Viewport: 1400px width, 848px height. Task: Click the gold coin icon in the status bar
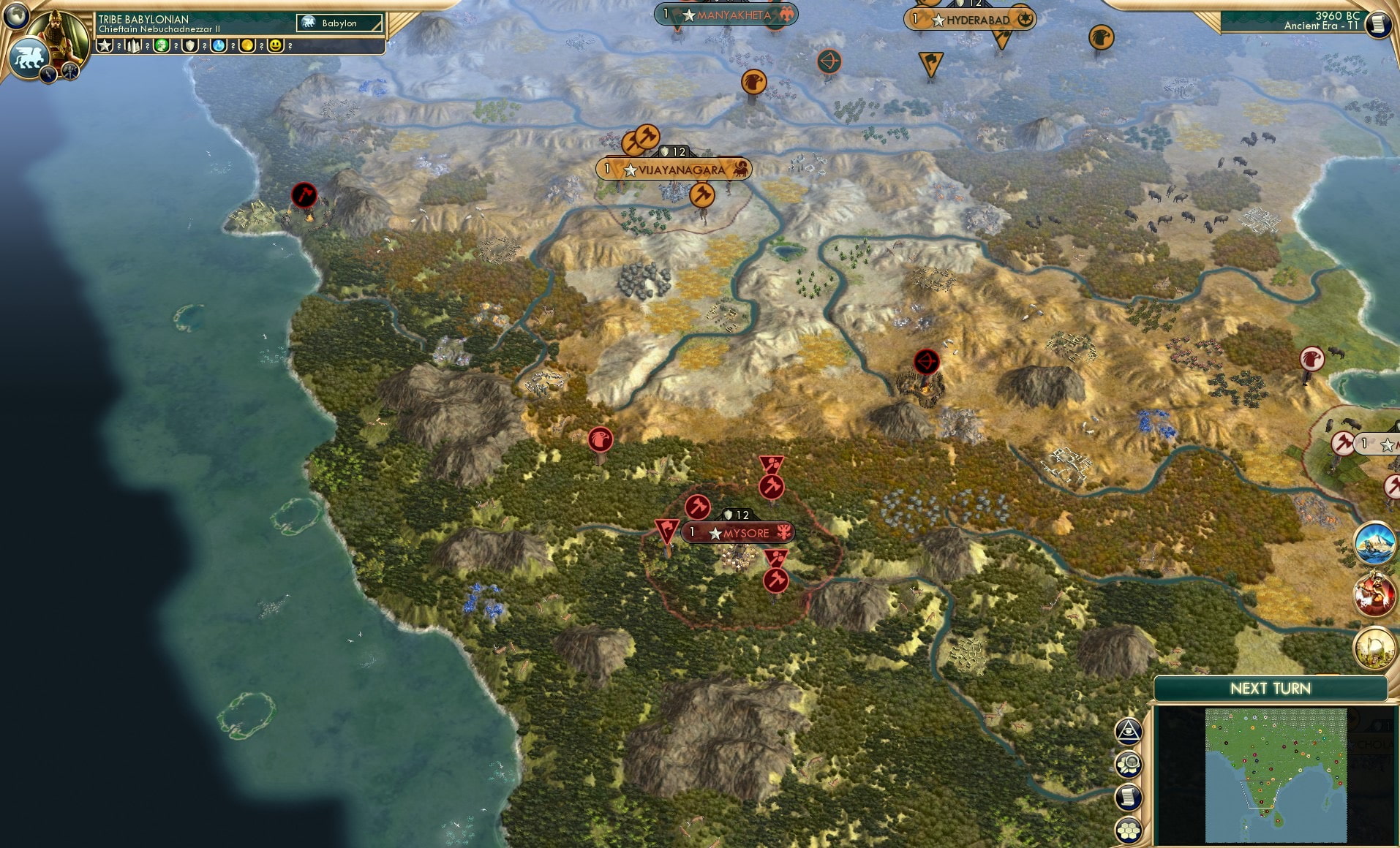(246, 46)
